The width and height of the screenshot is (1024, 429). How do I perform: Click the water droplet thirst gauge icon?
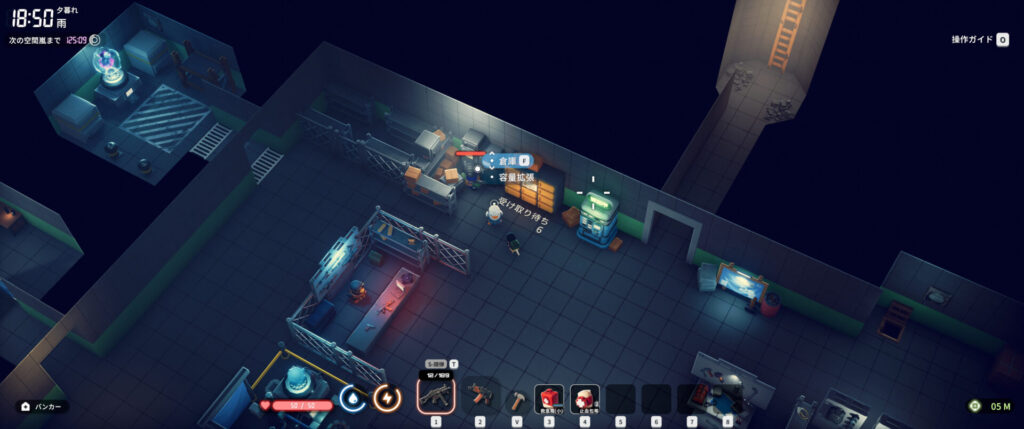point(352,399)
